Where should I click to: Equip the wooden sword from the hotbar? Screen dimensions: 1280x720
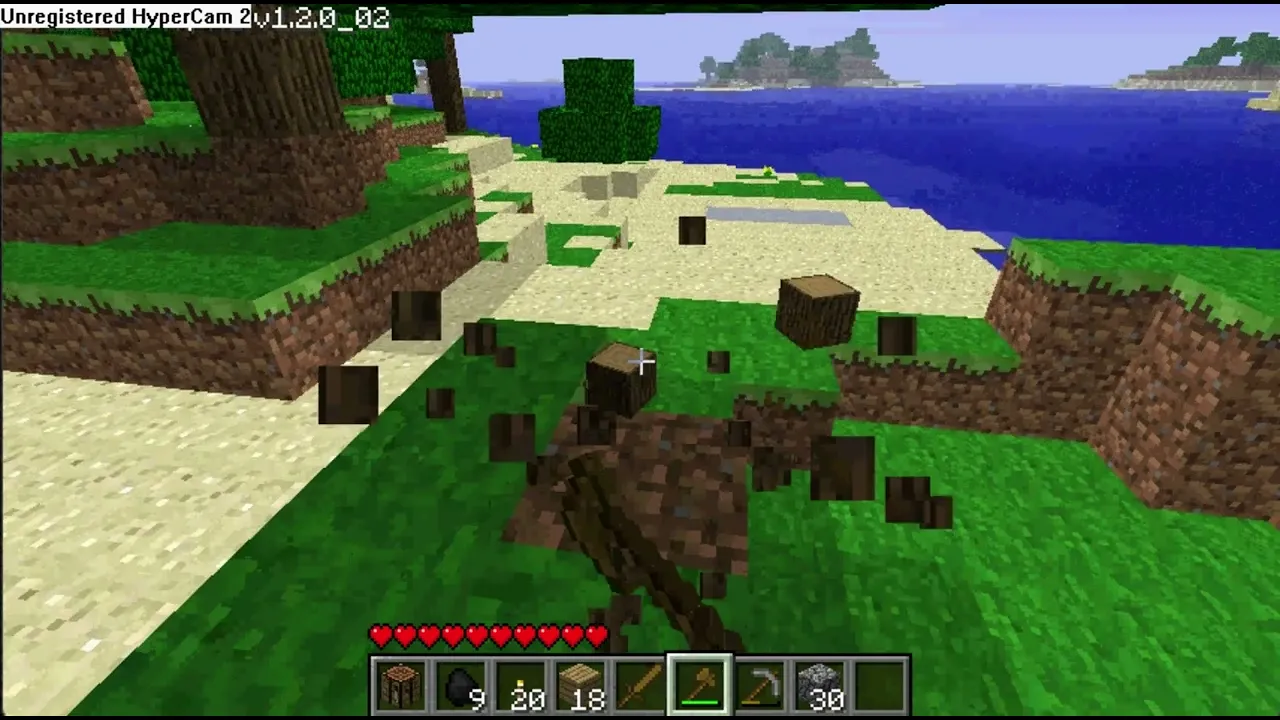tap(641, 686)
